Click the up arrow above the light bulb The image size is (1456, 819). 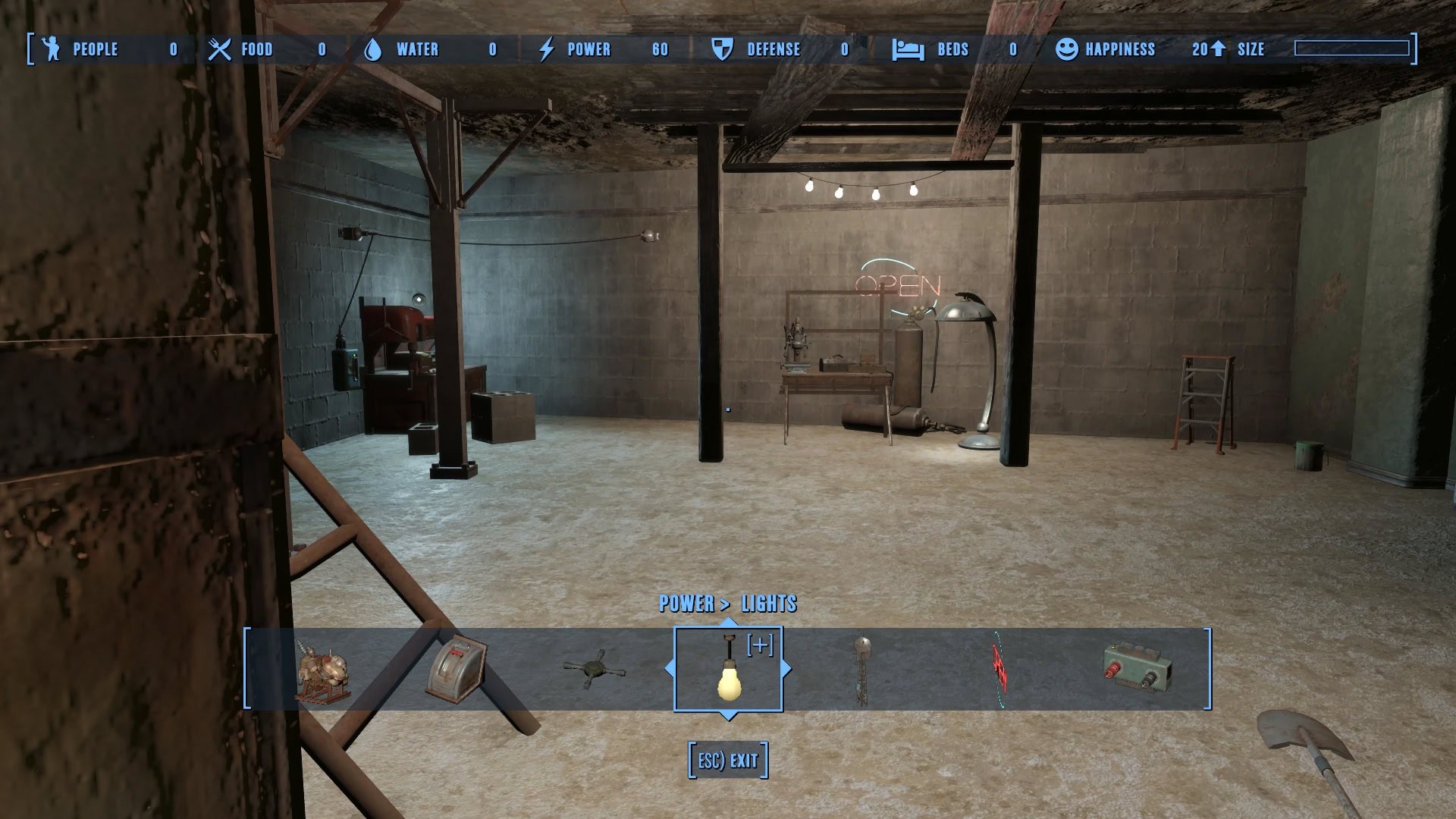(728, 623)
